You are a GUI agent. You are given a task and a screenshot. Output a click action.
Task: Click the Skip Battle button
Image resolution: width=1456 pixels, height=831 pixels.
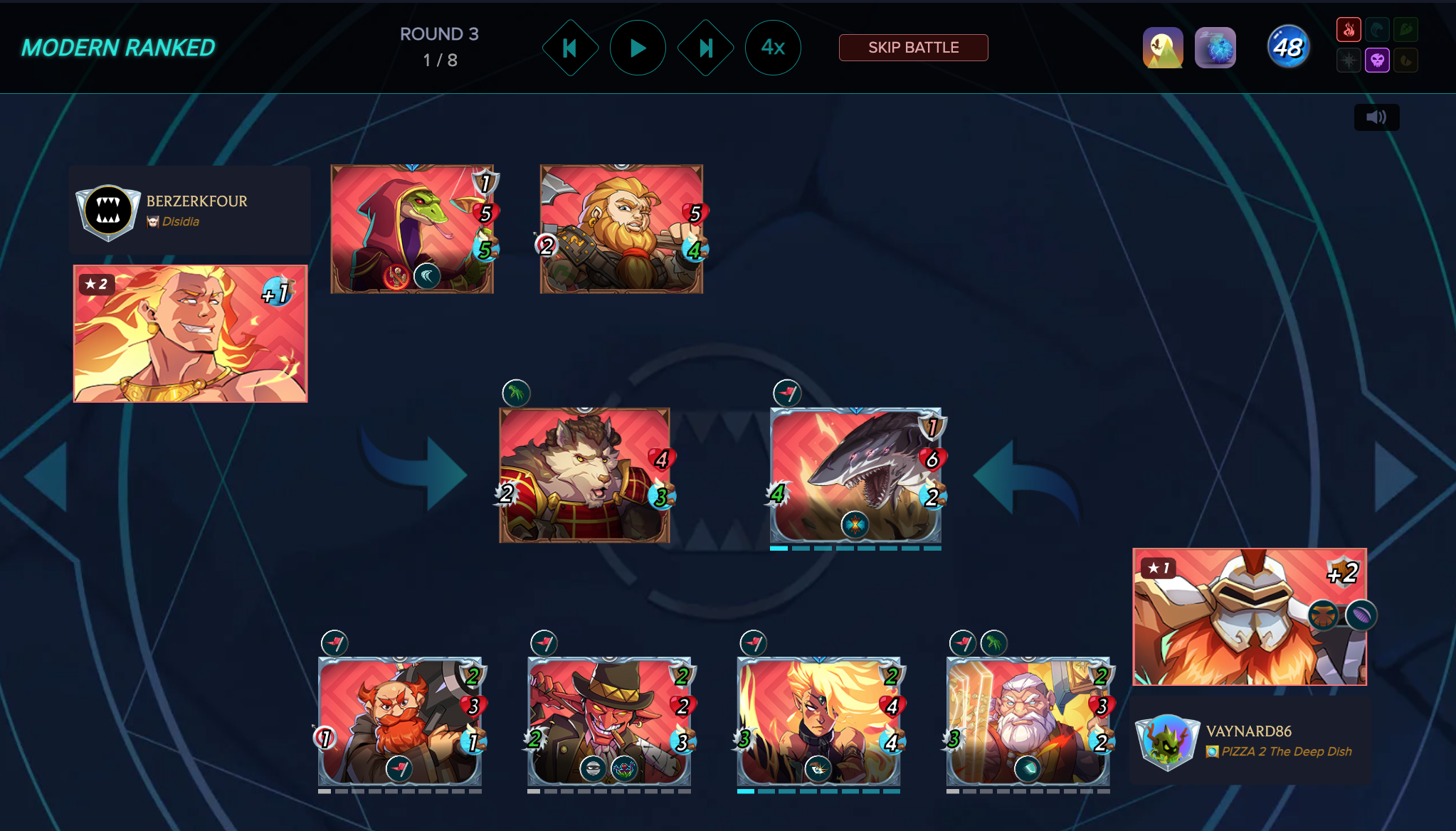coord(913,48)
